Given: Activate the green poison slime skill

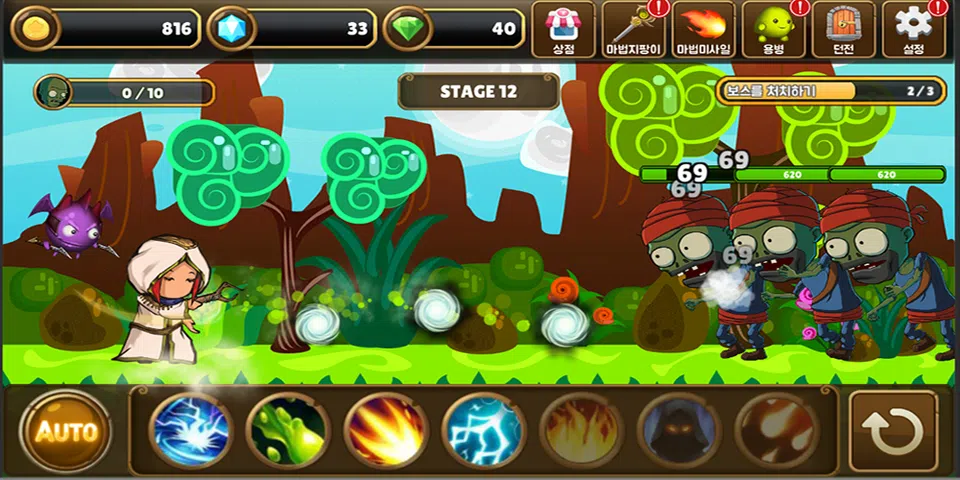Looking at the screenshot, I should tap(288, 431).
